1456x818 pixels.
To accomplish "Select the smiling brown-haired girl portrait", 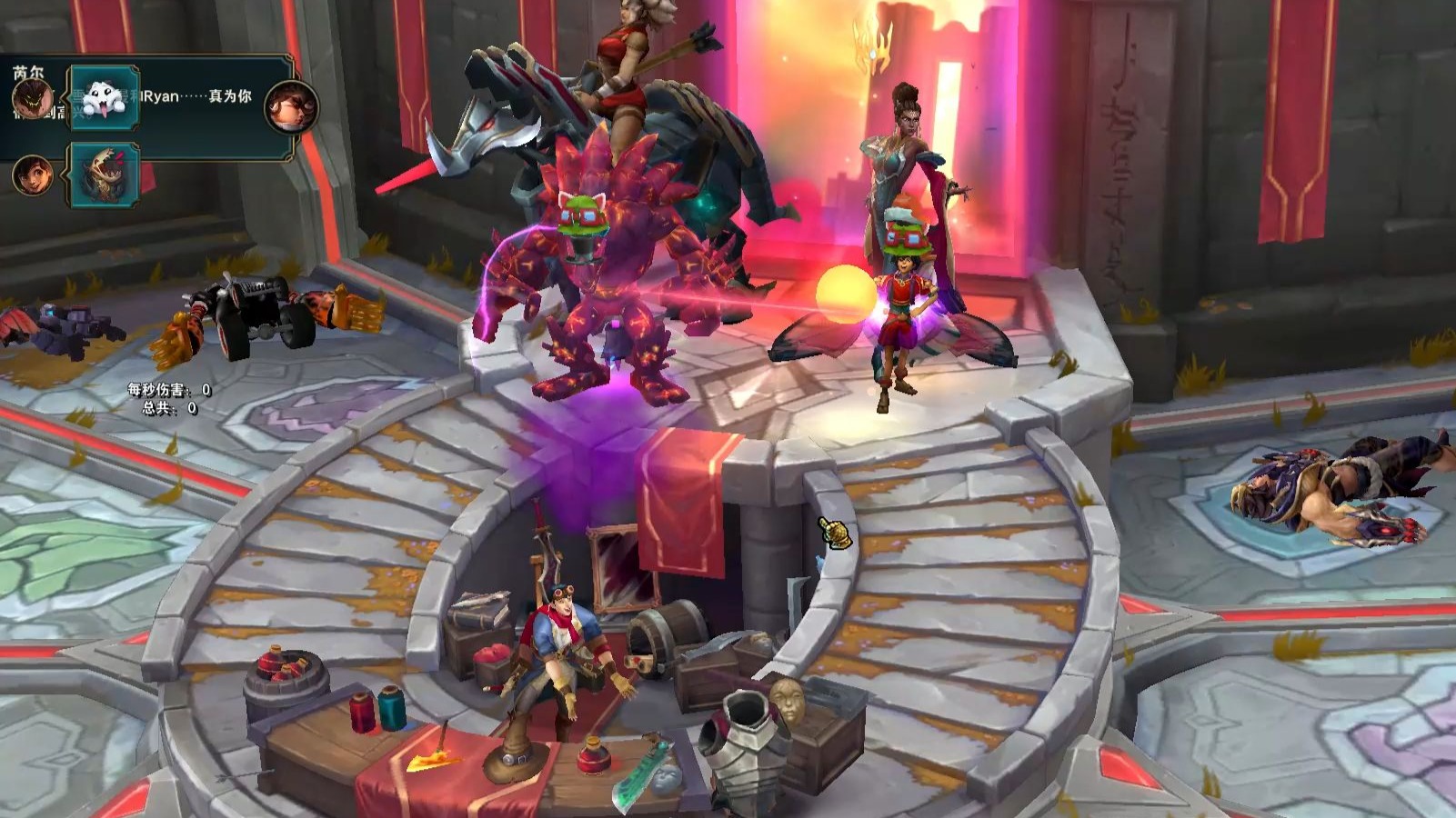I will 30,174.
